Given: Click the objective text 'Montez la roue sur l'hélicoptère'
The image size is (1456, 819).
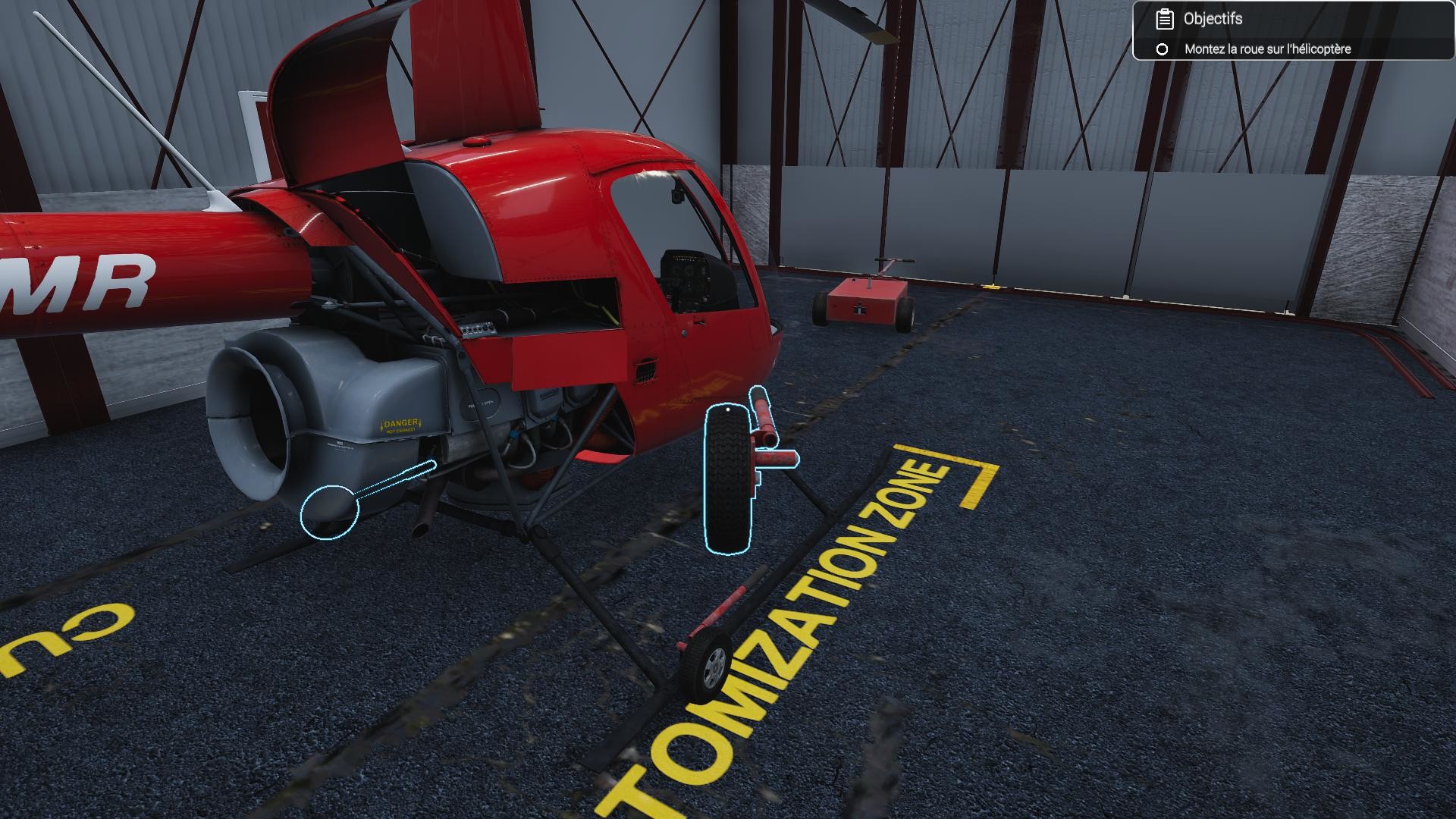Looking at the screenshot, I should (1267, 48).
